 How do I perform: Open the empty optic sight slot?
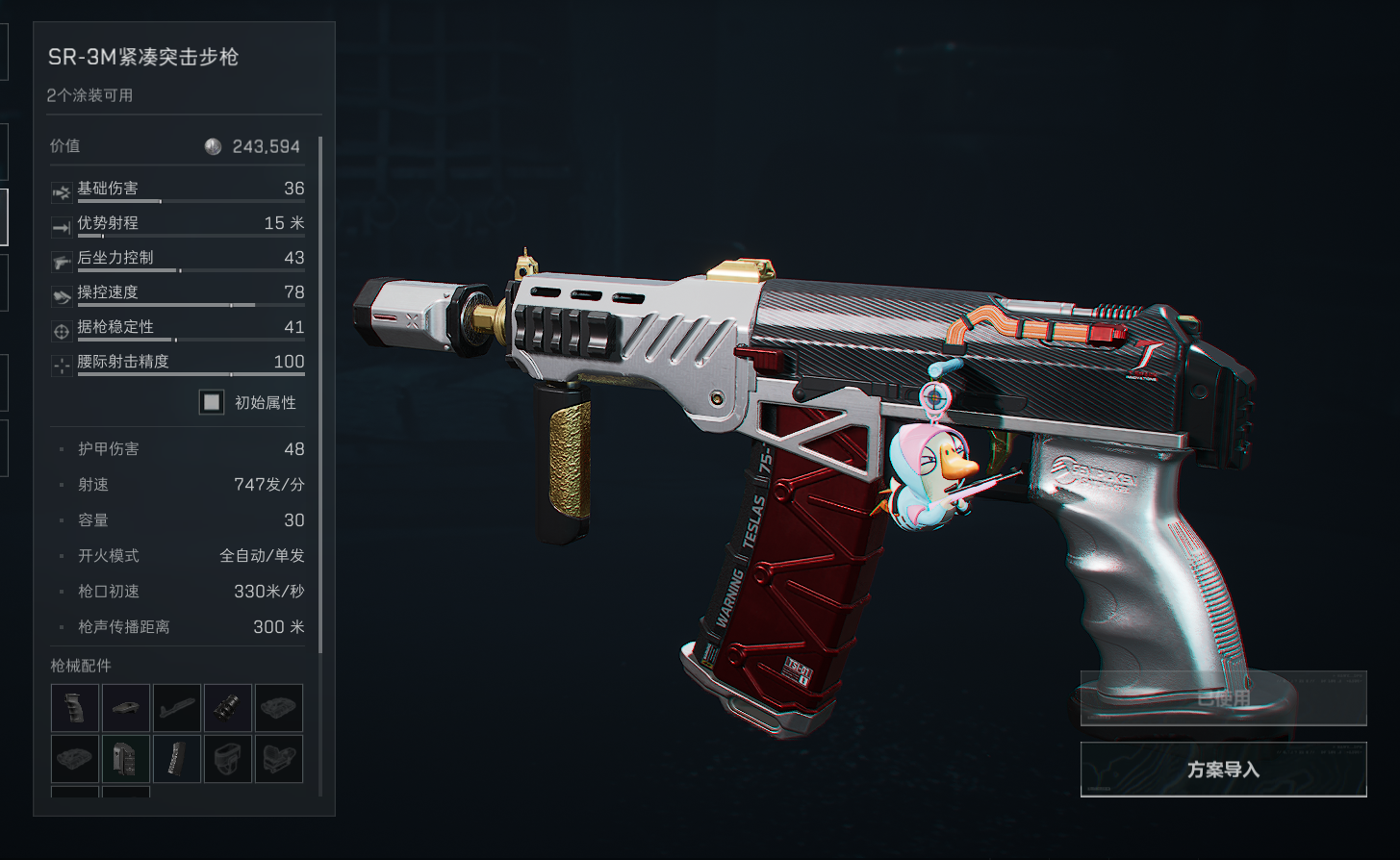coord(279,759)
